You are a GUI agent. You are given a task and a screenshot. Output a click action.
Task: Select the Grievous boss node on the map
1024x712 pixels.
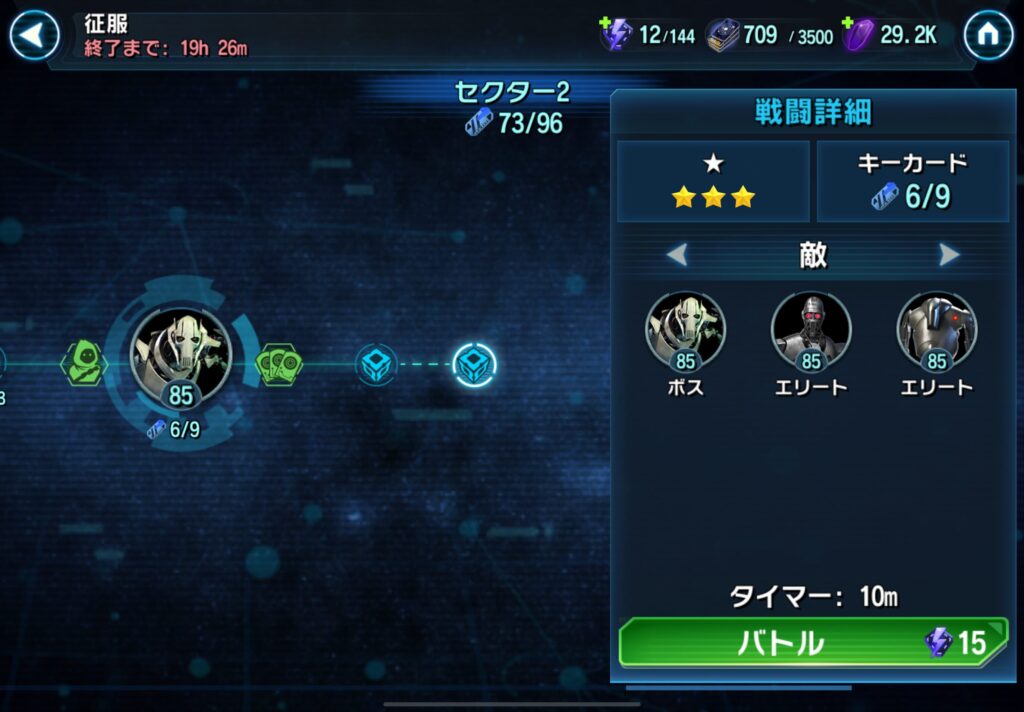[x=181, y=355]
